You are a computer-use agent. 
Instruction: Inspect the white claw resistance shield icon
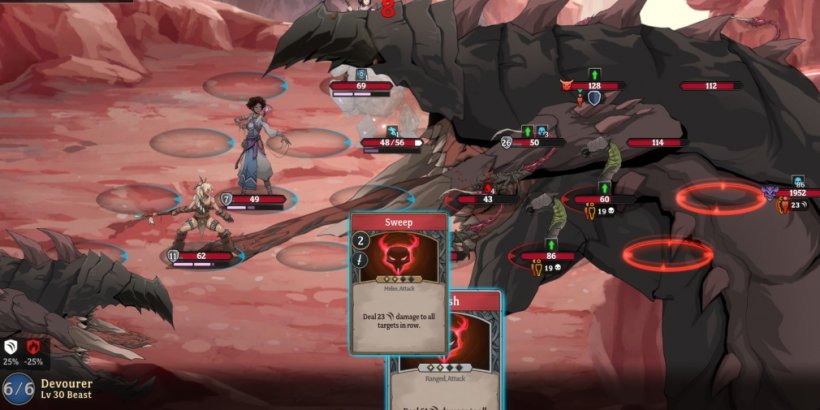coord(11,346)
